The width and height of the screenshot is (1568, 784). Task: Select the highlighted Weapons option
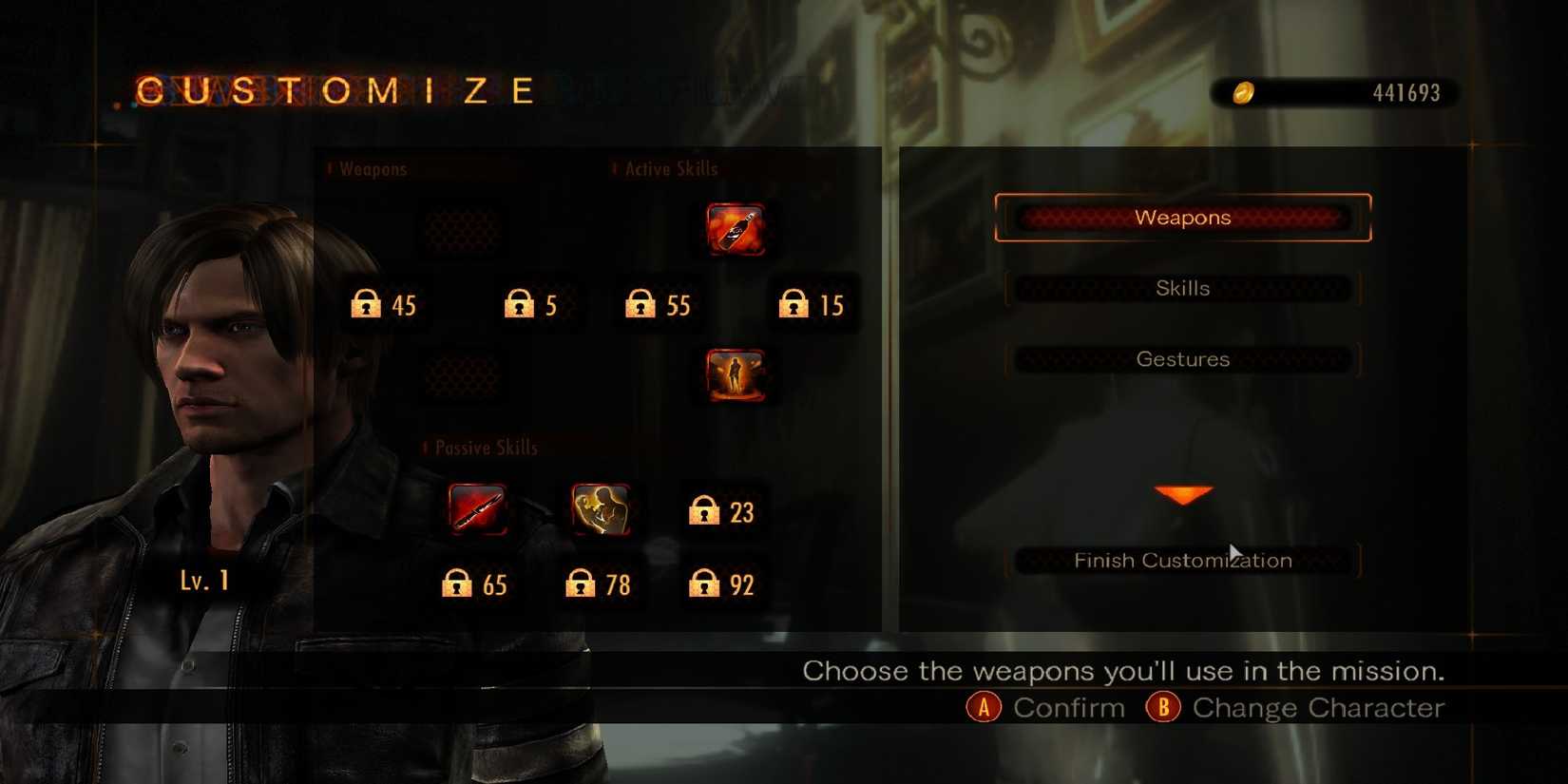pyautogui.click(x=1181, y=218)
